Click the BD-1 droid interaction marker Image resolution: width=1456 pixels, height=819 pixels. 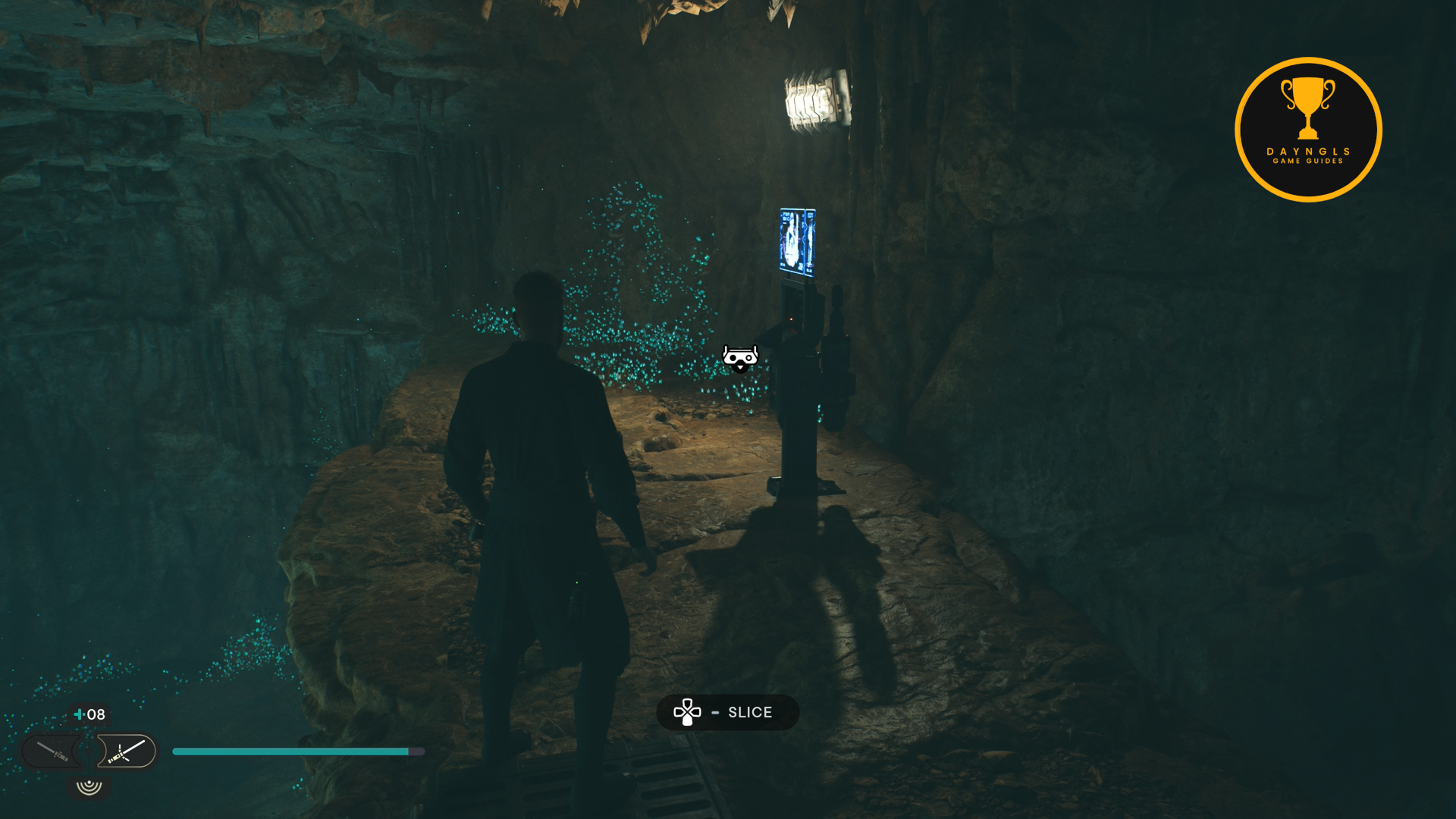740,357
